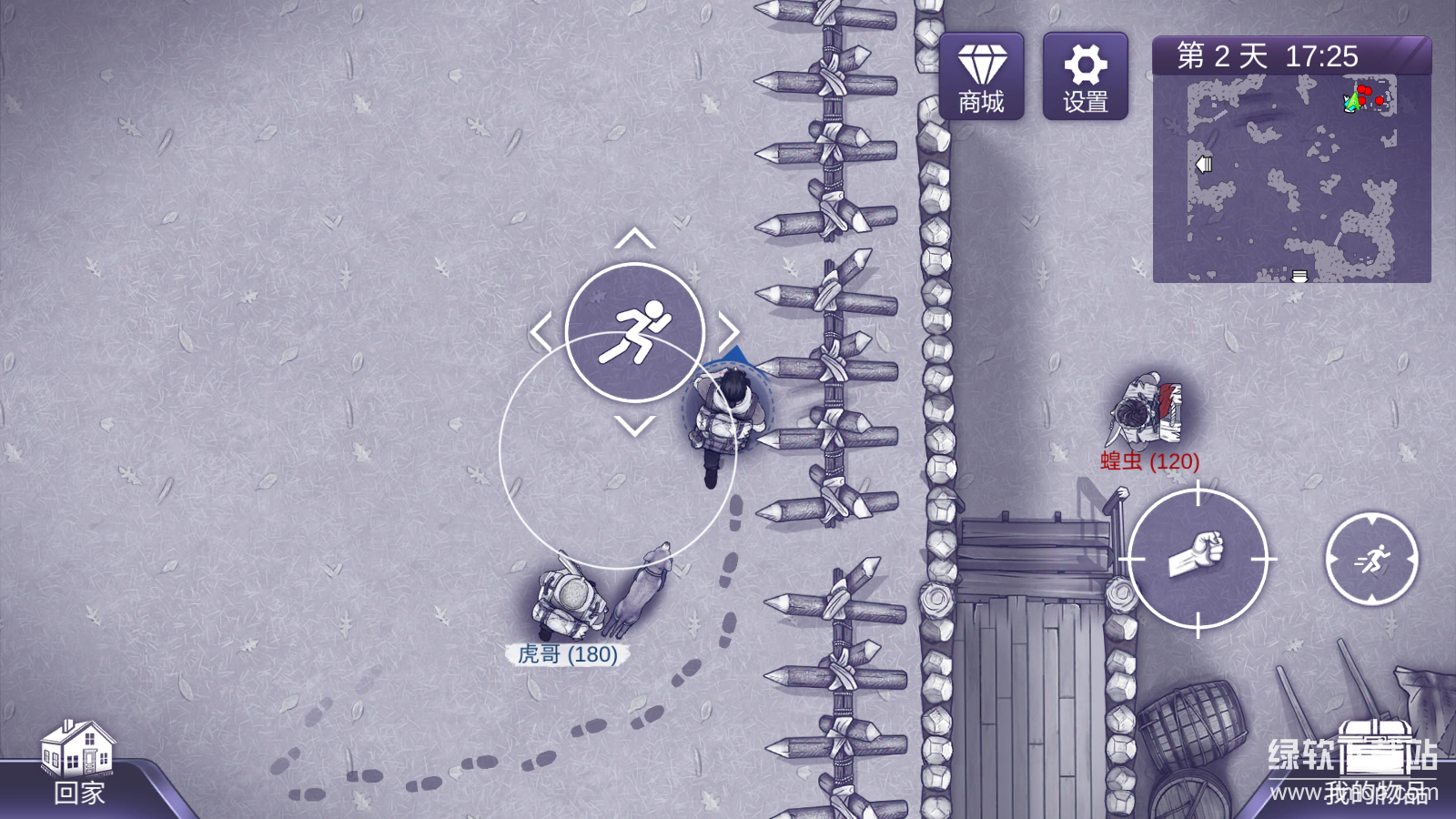The height and width of the screenshot is (819, 1456).
Task: Attack with the fist button
Action: (x=1198, y=559)
